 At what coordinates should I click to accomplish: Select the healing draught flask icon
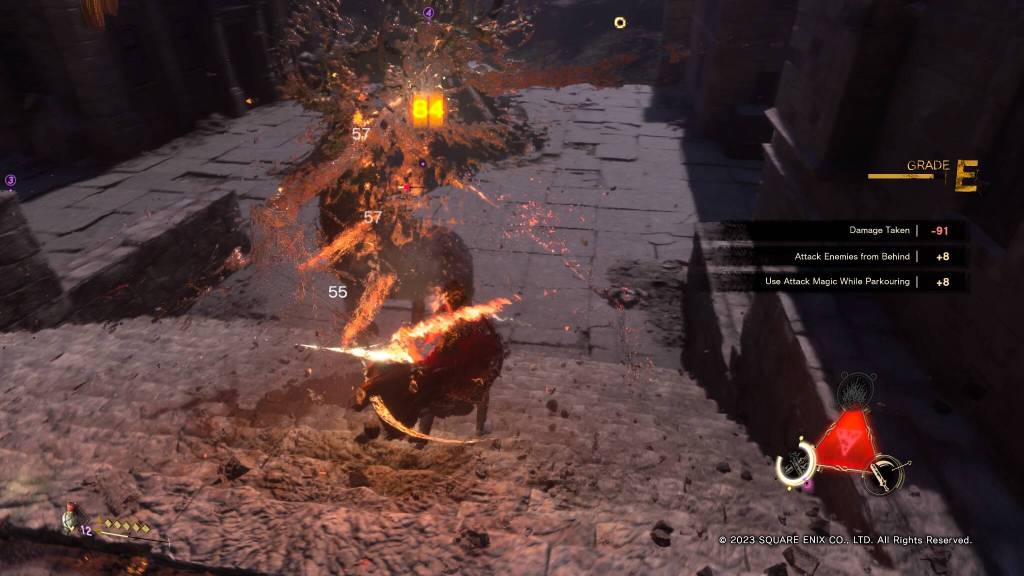tap(70, 522)
